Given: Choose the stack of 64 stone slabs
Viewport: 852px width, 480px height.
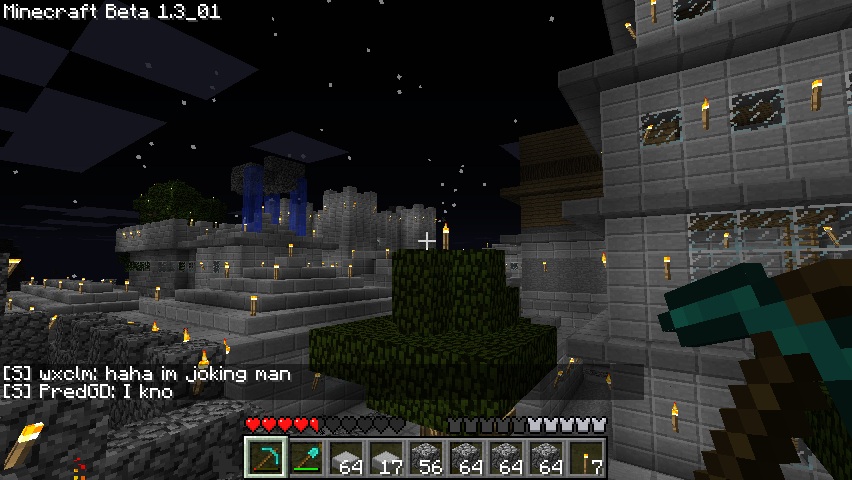Looking at the screenshot, I should (x=345, y=457).
